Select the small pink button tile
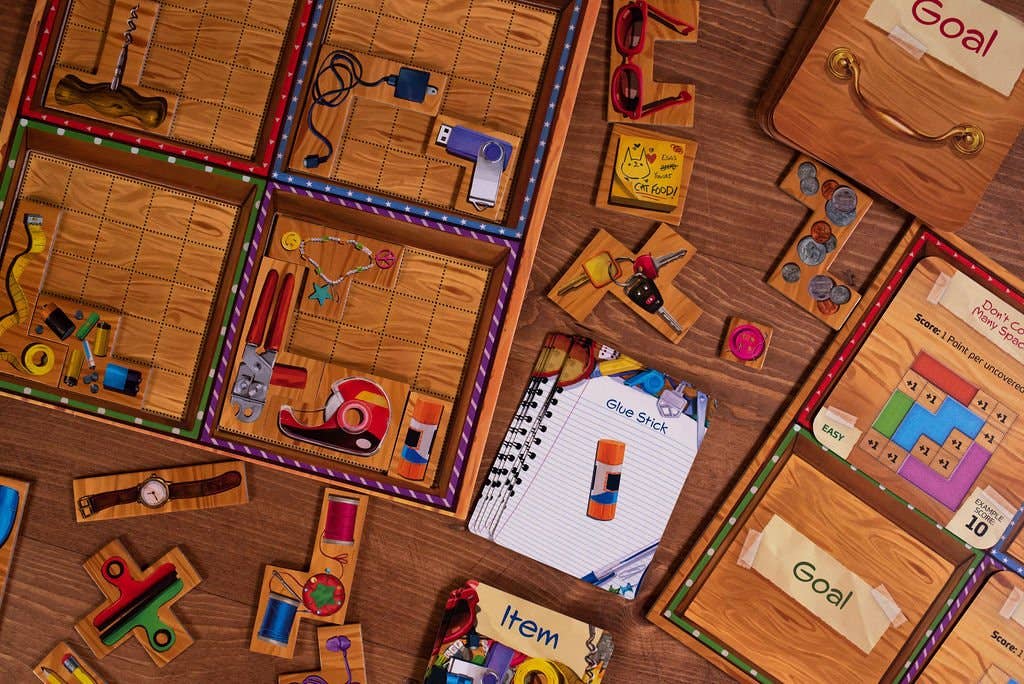The height and width of the screenshot is (684, 1024). pyautogui.click(x=746, y=342)
